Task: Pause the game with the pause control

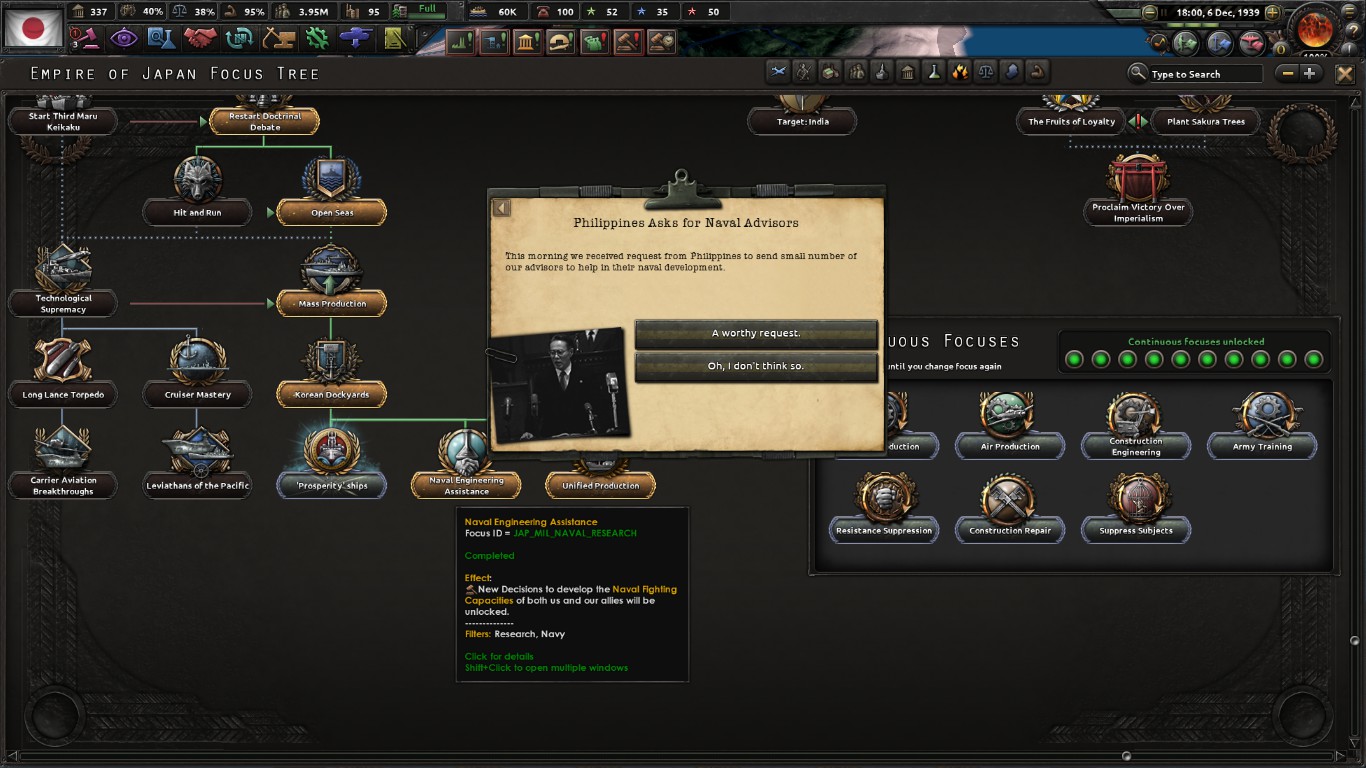Action: pos(1165,12)
